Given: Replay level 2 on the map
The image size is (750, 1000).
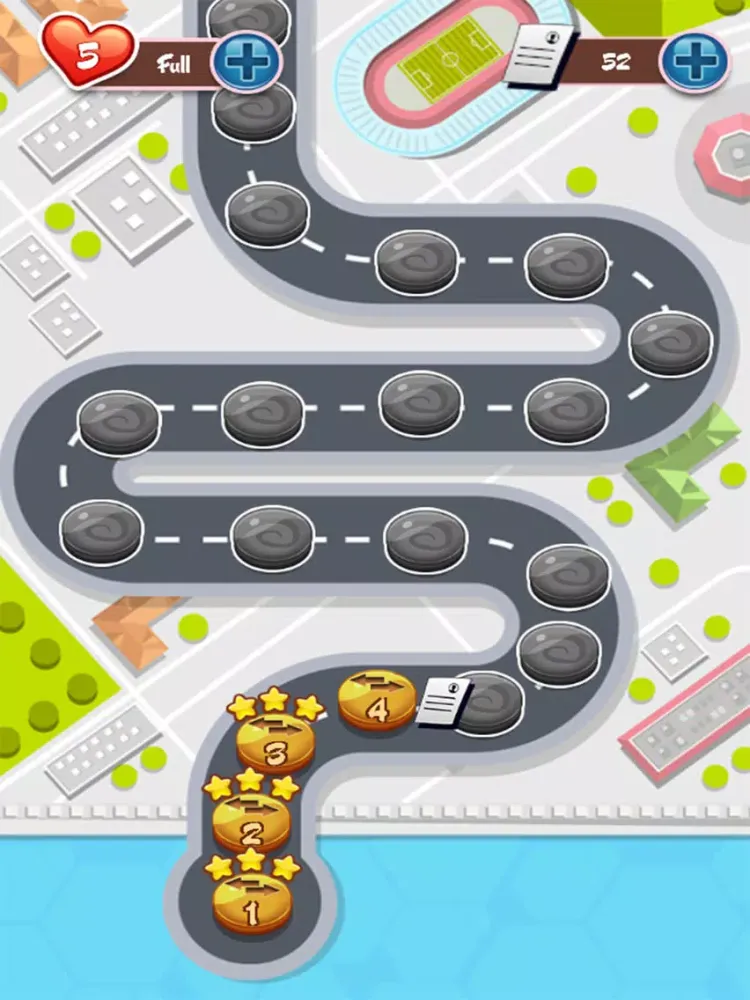Looking at the screenshot, I should (x=251, y=823).
